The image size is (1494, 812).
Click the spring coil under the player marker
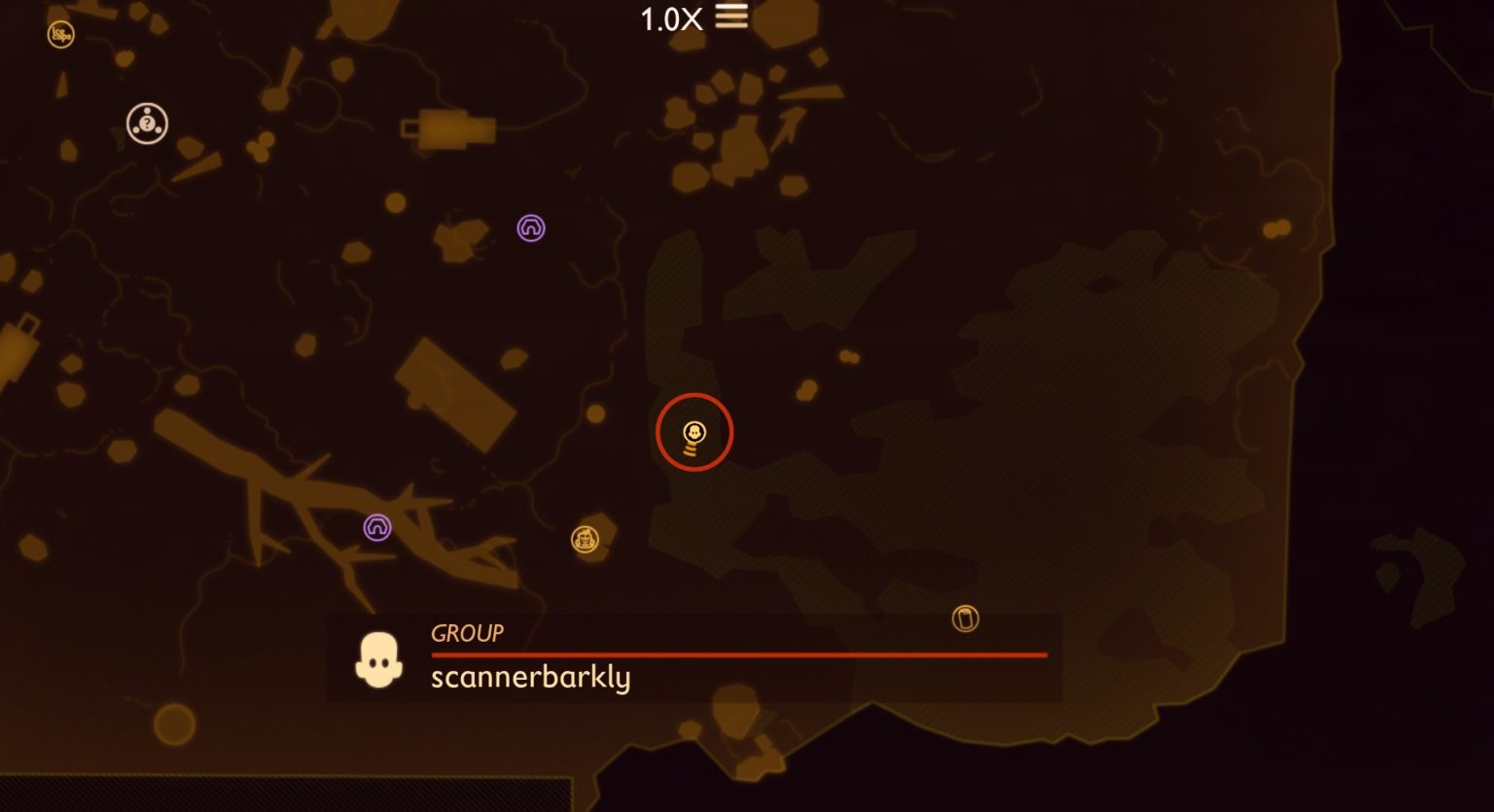pyautogui.click(x=692, y=450)
